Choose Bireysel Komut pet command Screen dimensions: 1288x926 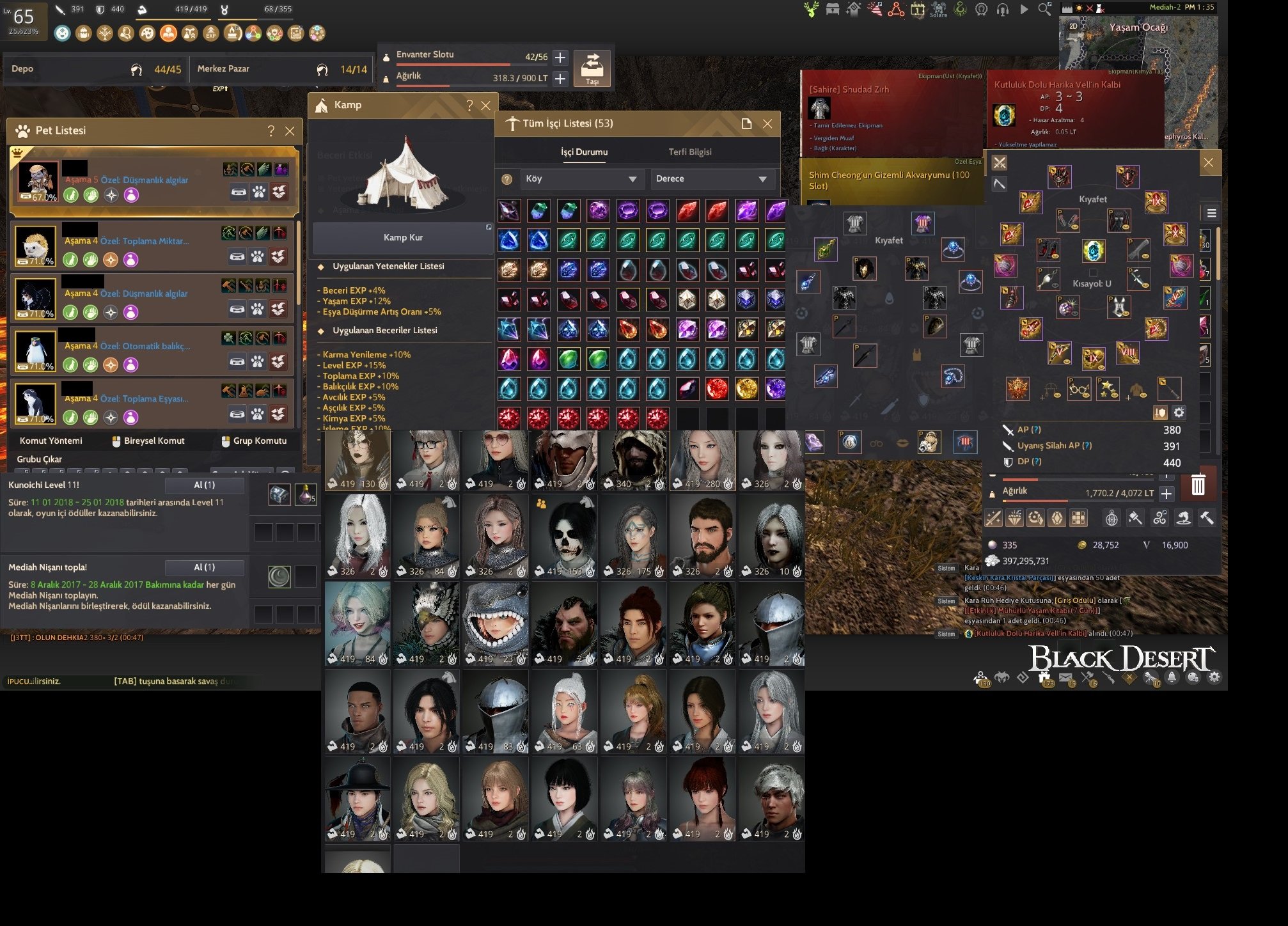pyautogui.click(x=148, y=441)
